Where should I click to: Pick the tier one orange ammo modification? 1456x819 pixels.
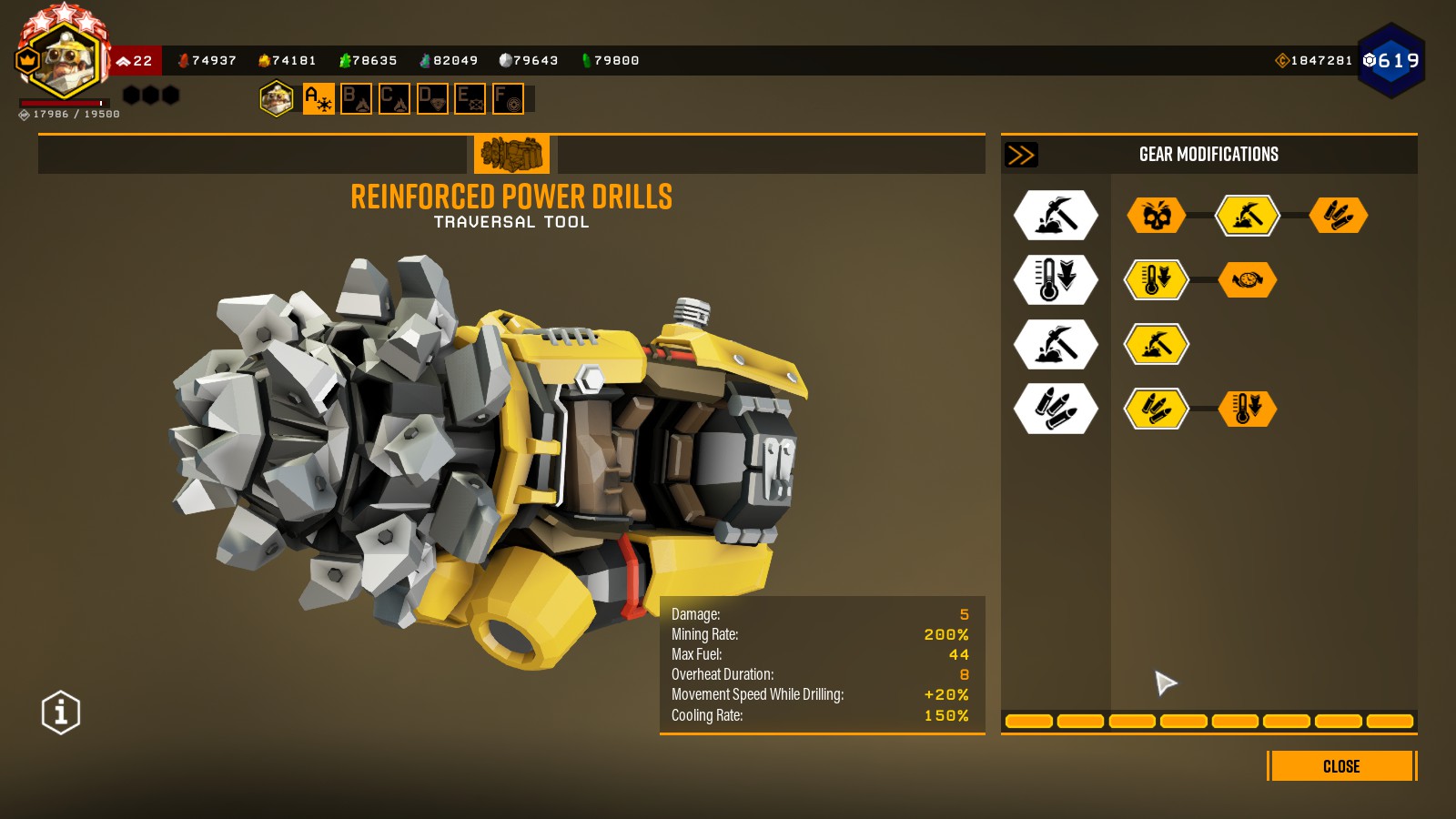tap(1339, 216)
